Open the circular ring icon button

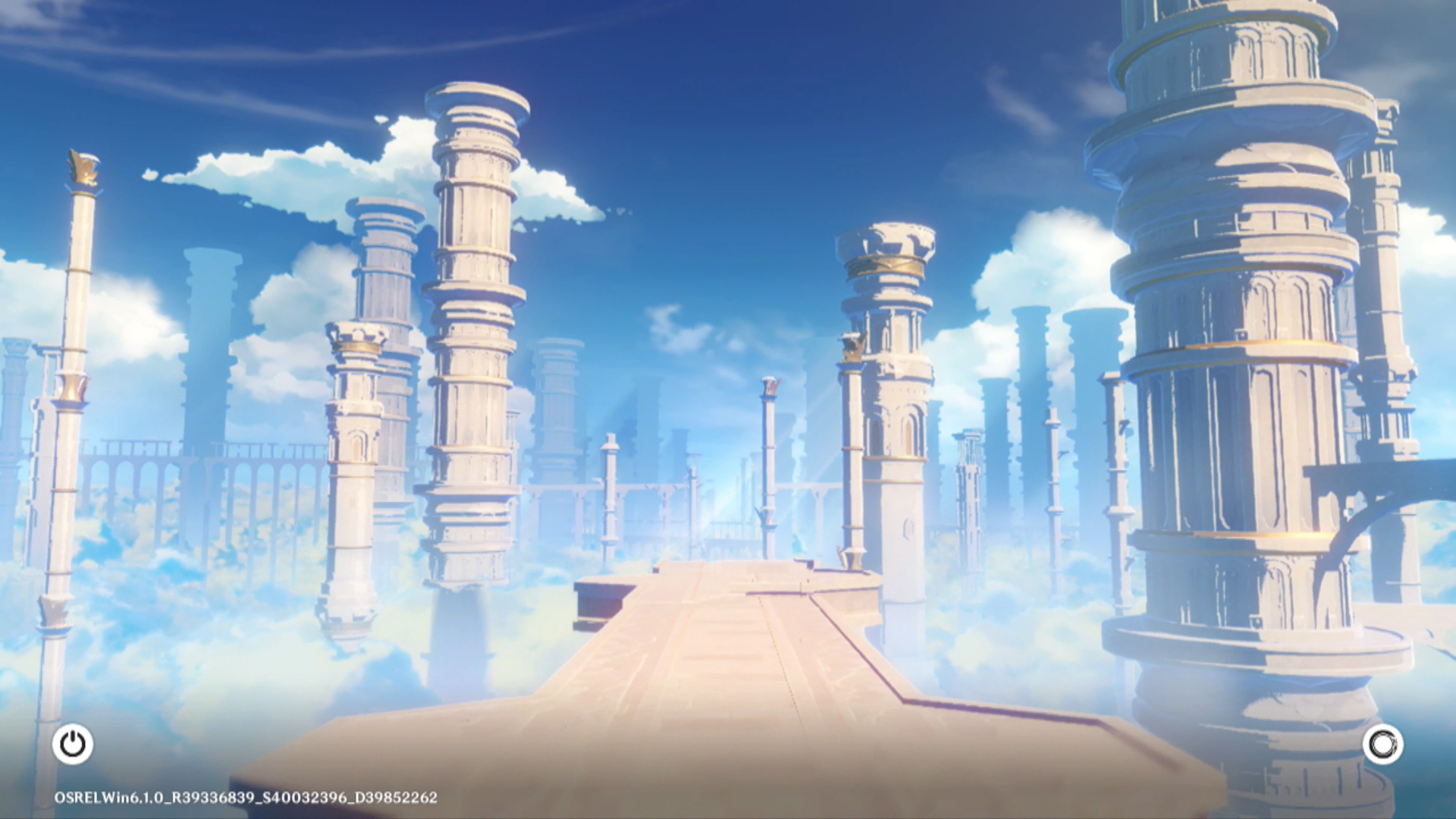tap(1382, 744)
